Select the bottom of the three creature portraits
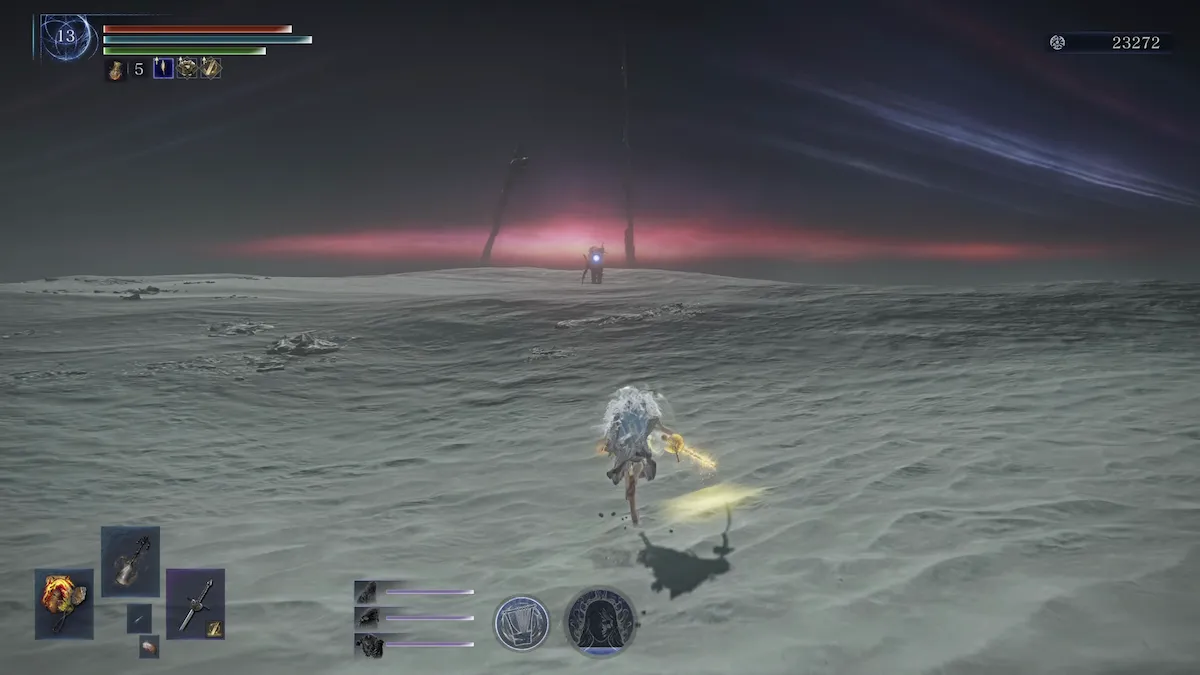Viewport: 1200px width, 675px height. (369, 646)
